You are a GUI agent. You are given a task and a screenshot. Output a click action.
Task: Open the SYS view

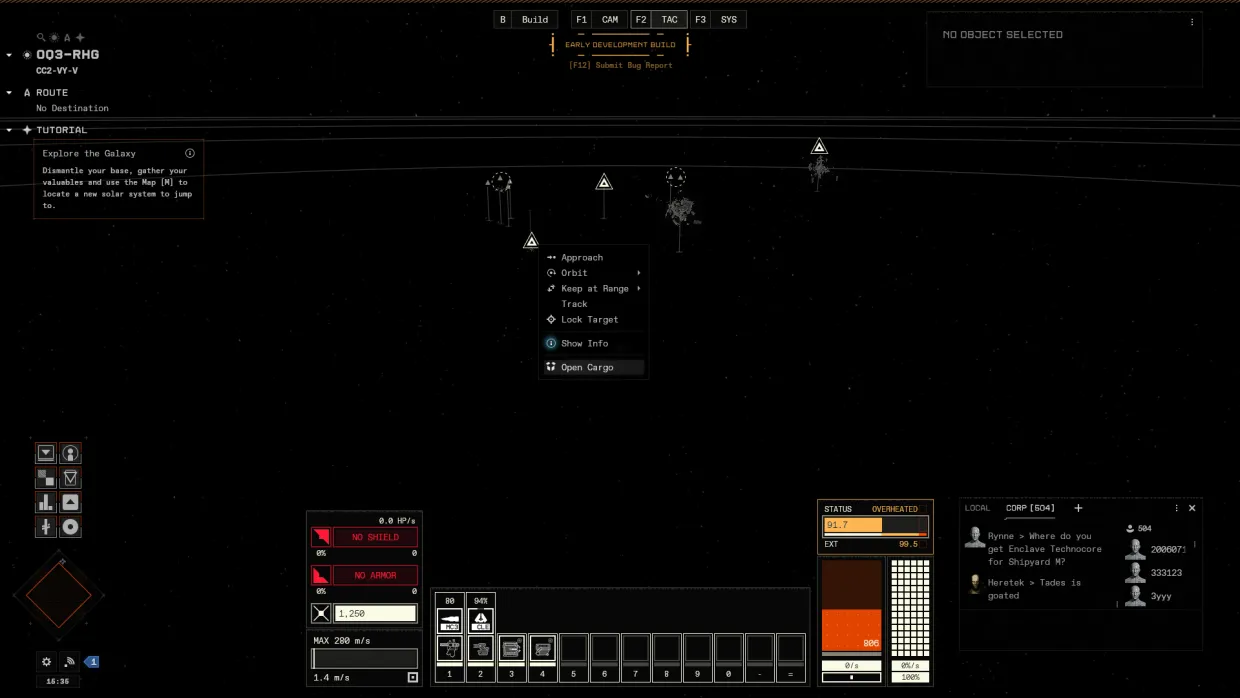(x=729, y=20)
